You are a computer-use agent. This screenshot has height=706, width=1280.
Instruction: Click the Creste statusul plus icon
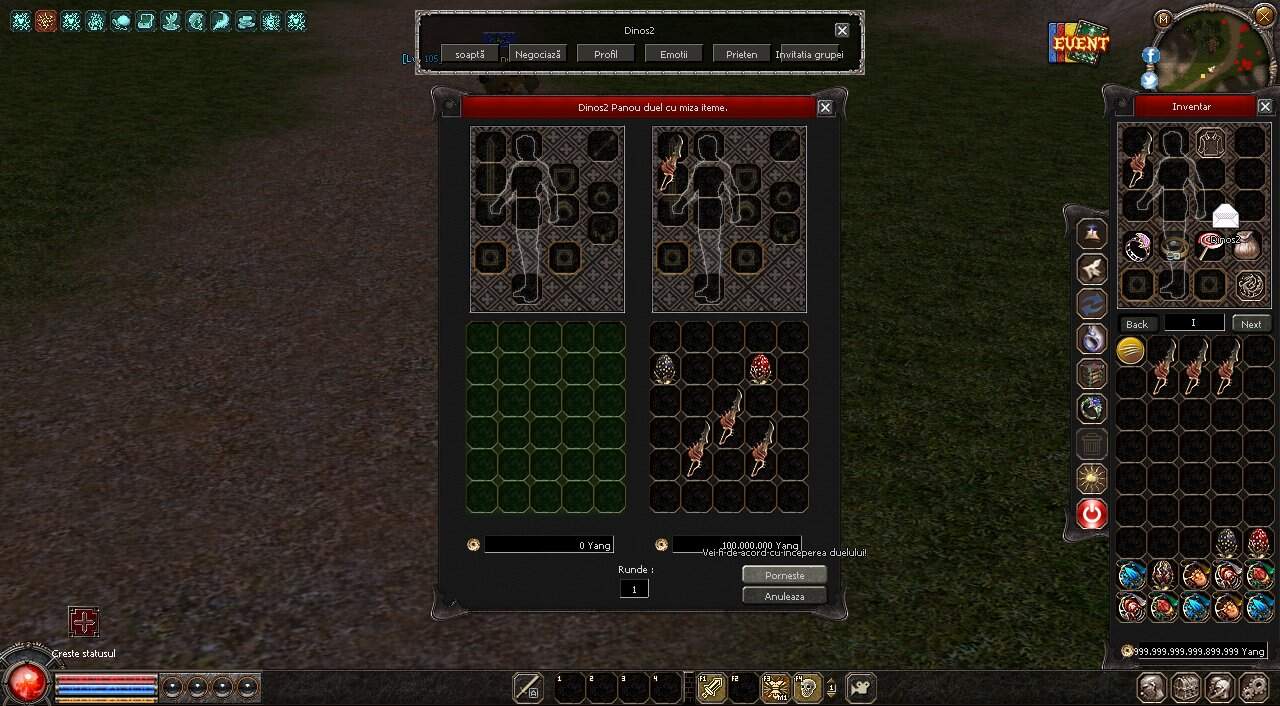tap(84, 622)
